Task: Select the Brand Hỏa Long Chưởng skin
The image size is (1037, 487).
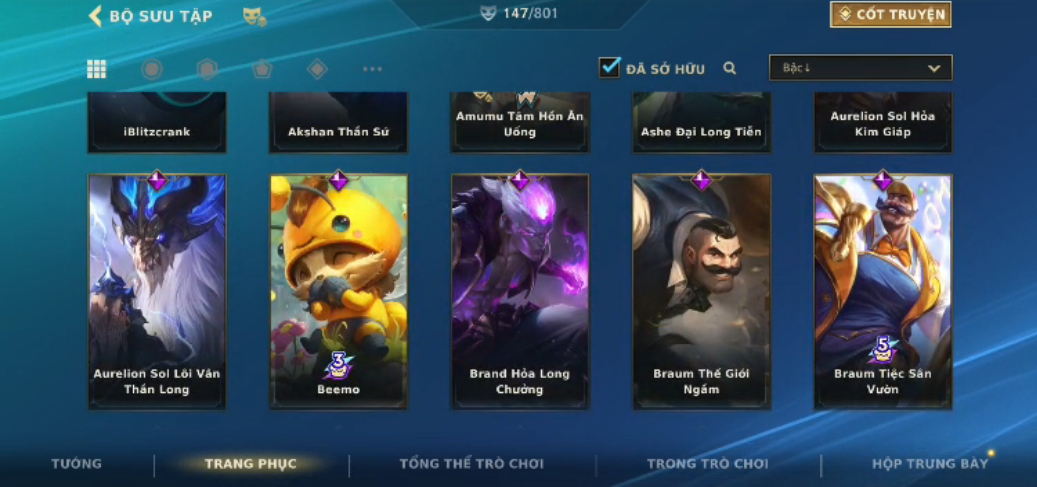Action: [x=520, y=291]
